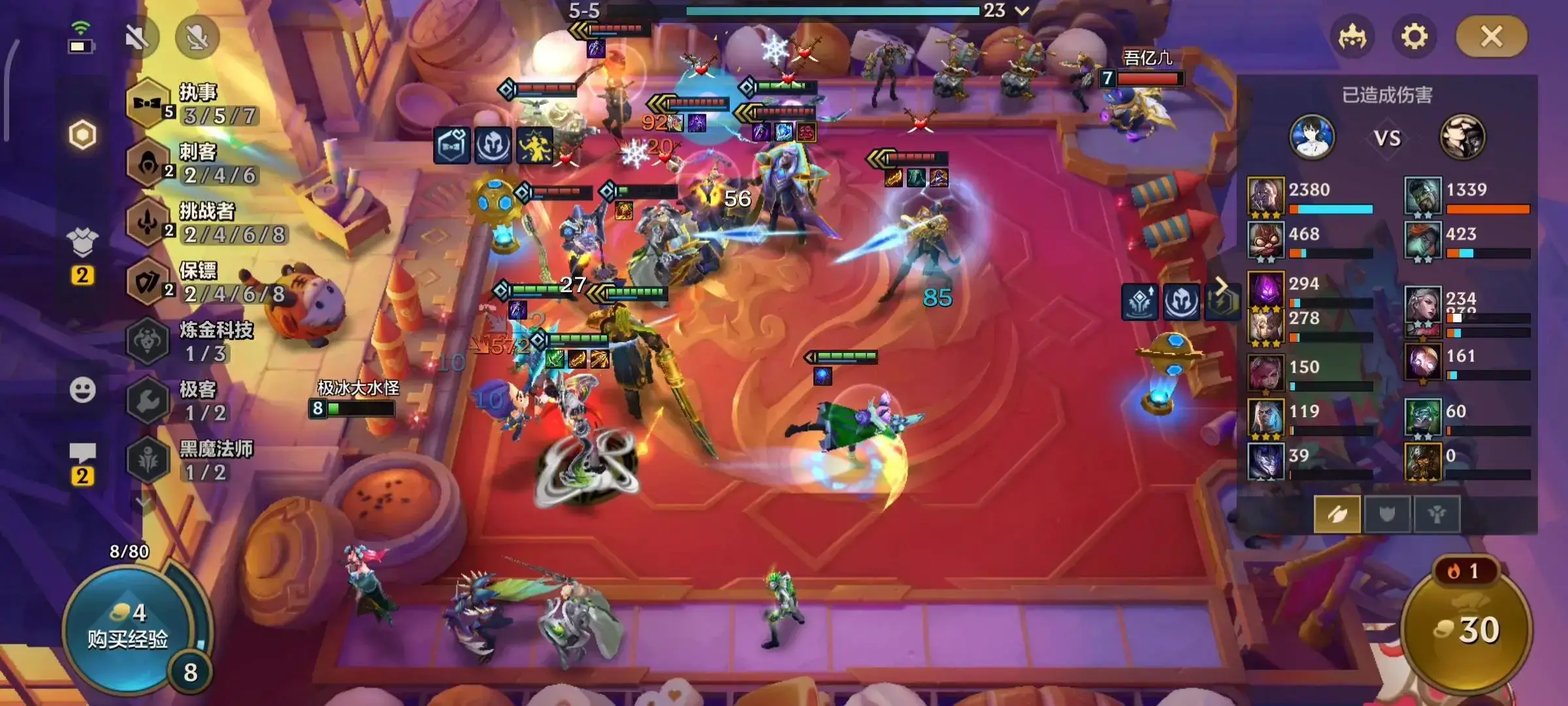Switch to the shield damage-taken tab

(1386, 514)
